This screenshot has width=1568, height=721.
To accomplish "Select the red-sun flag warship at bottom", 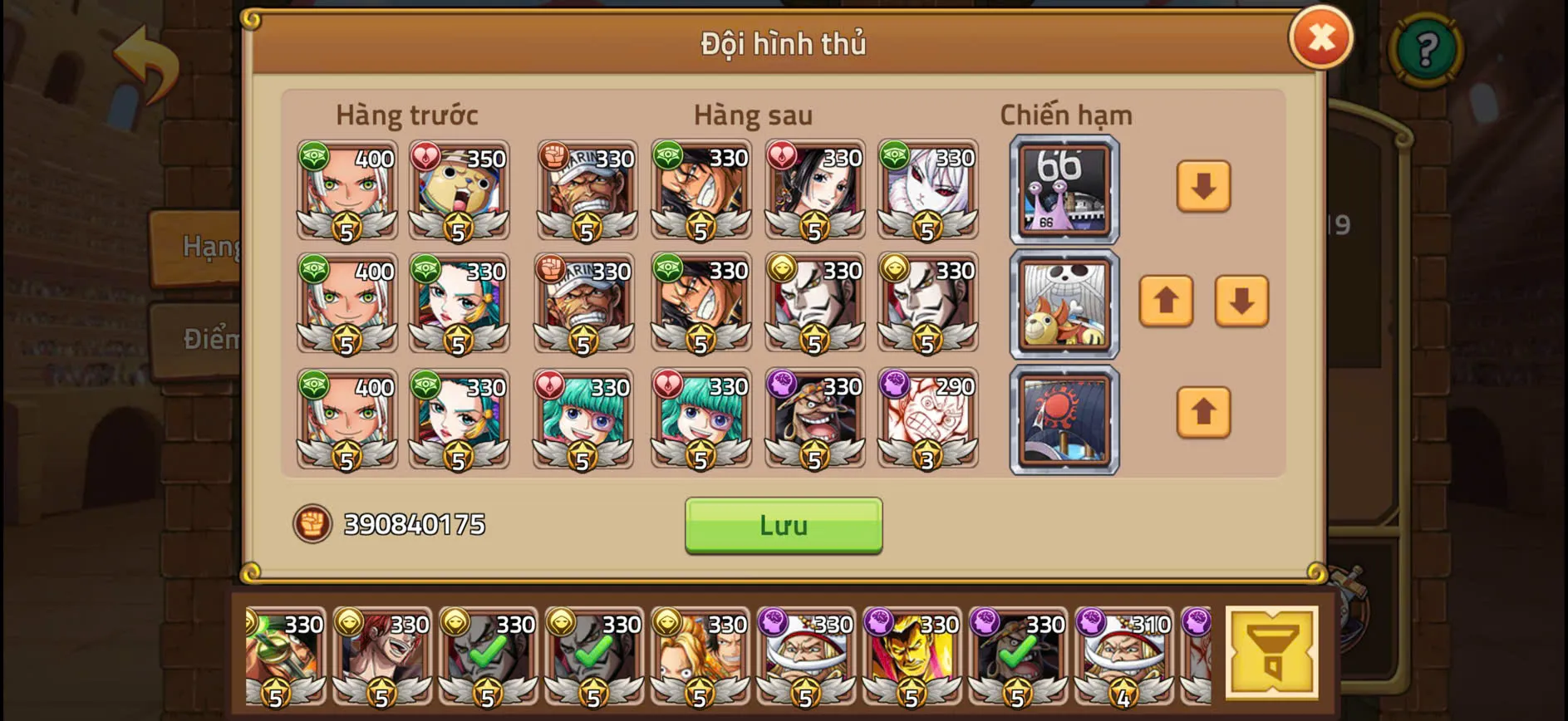I will (1064, 418).
